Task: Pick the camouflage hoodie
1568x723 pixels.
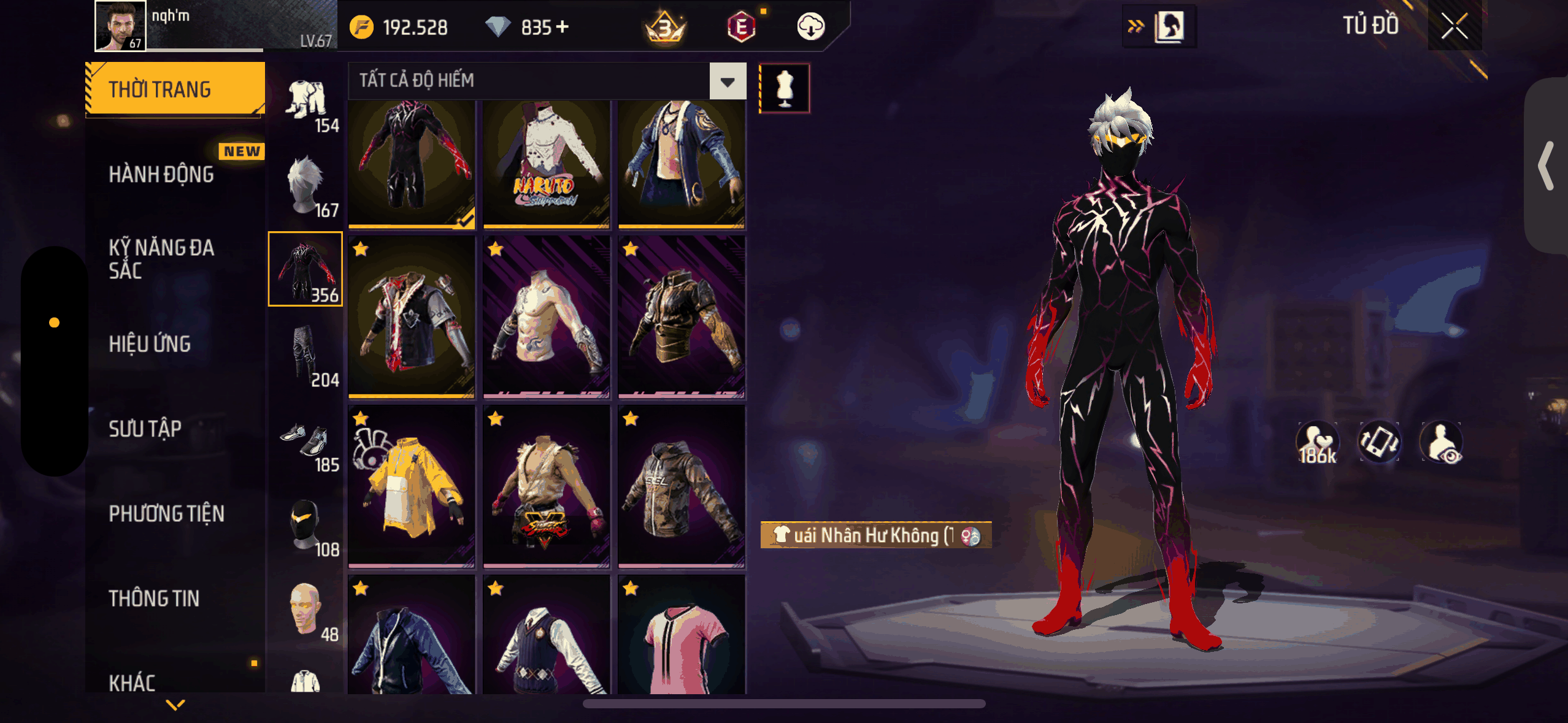Action: (681, 486)
